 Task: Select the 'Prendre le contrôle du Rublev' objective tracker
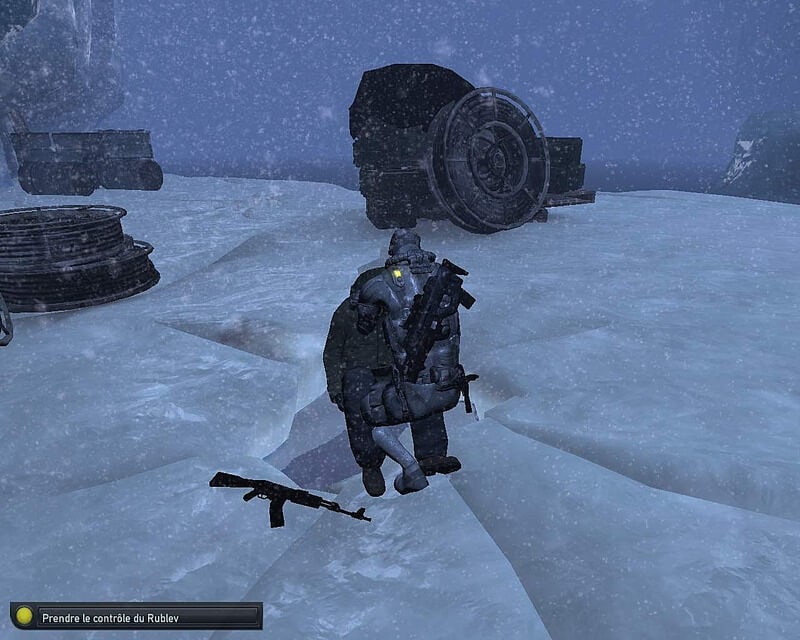click(136, 616)
